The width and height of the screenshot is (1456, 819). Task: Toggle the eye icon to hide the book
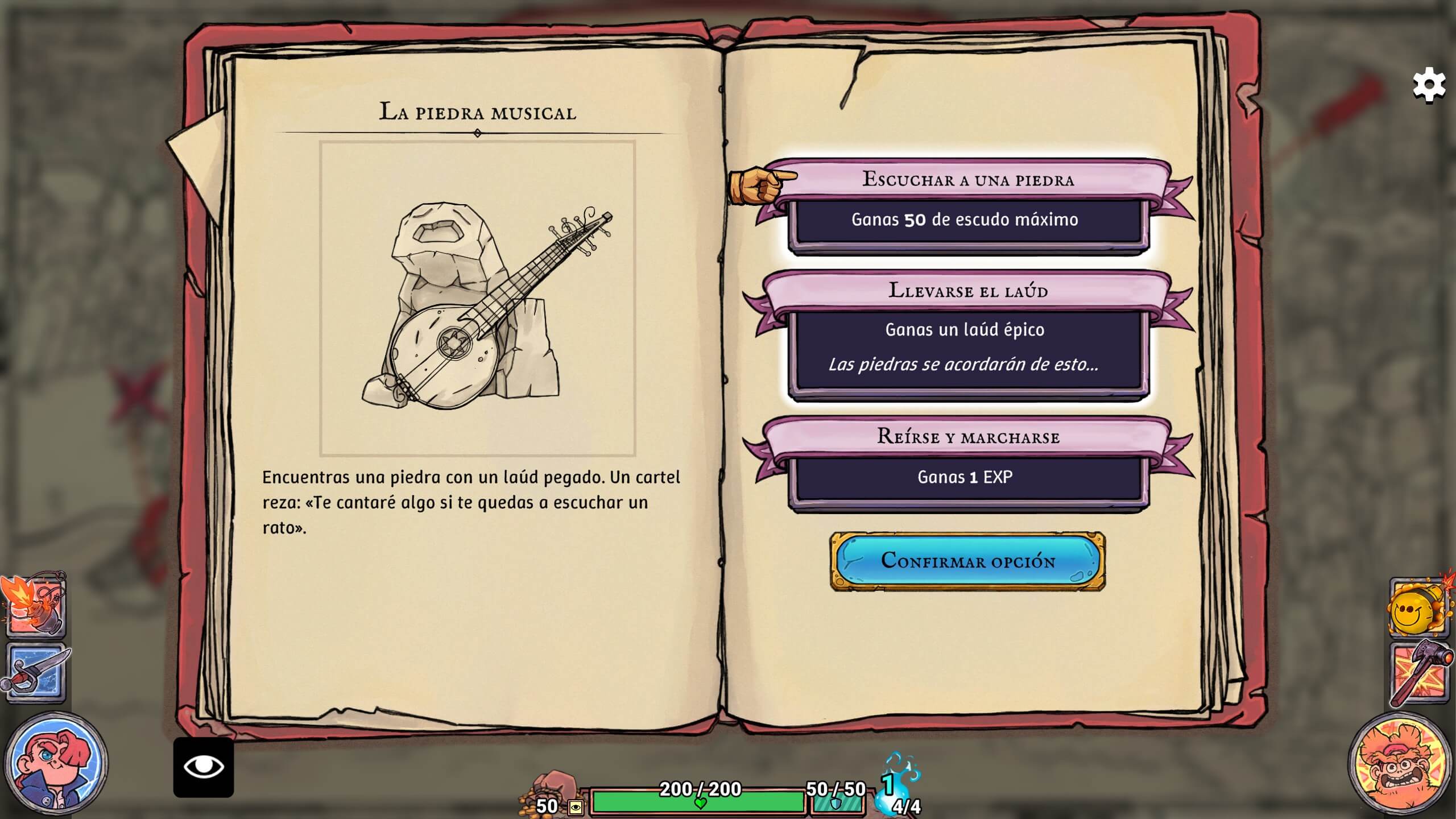[x=204, y=767]
